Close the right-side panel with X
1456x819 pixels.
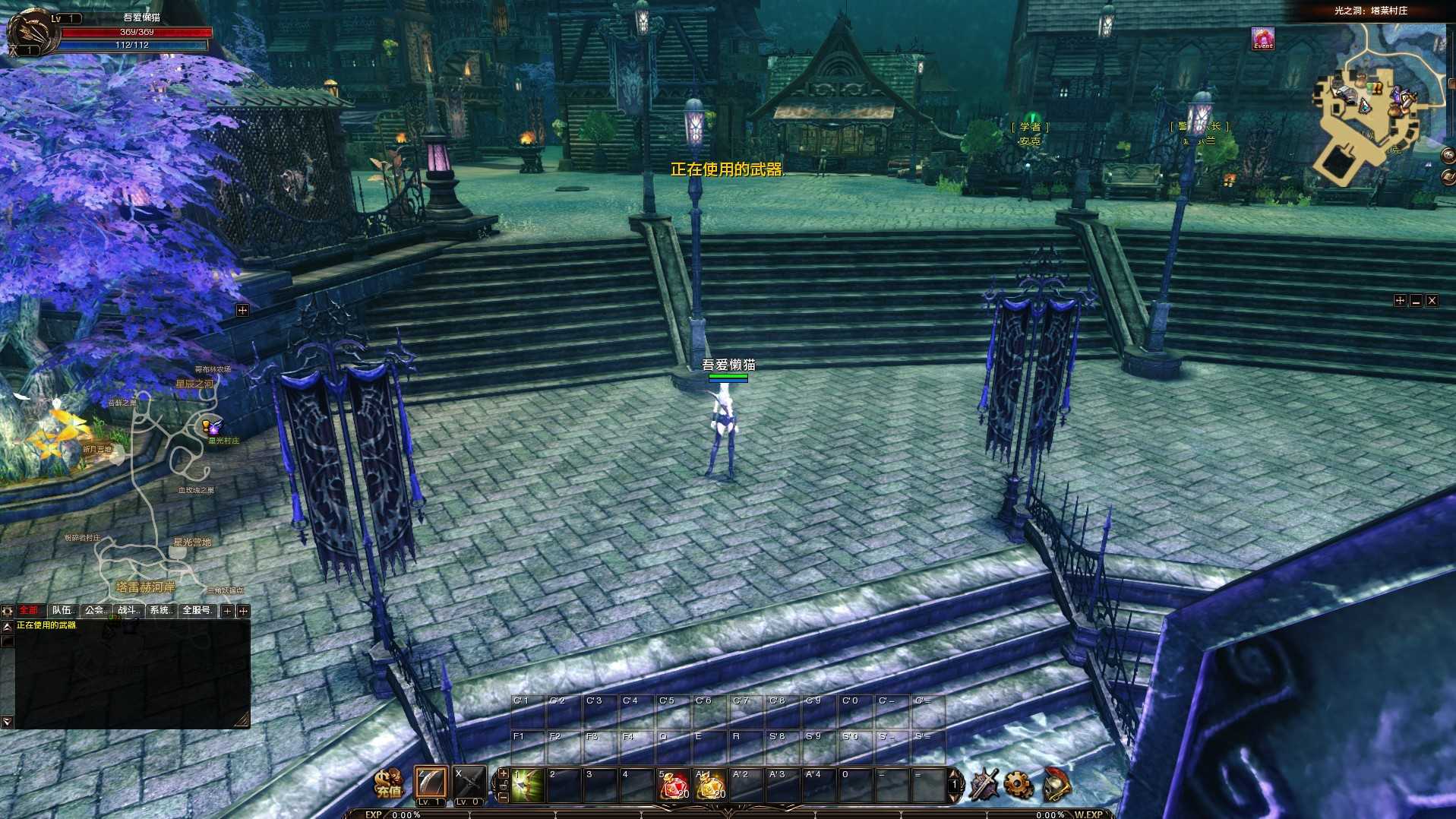tap(1432, 301)
